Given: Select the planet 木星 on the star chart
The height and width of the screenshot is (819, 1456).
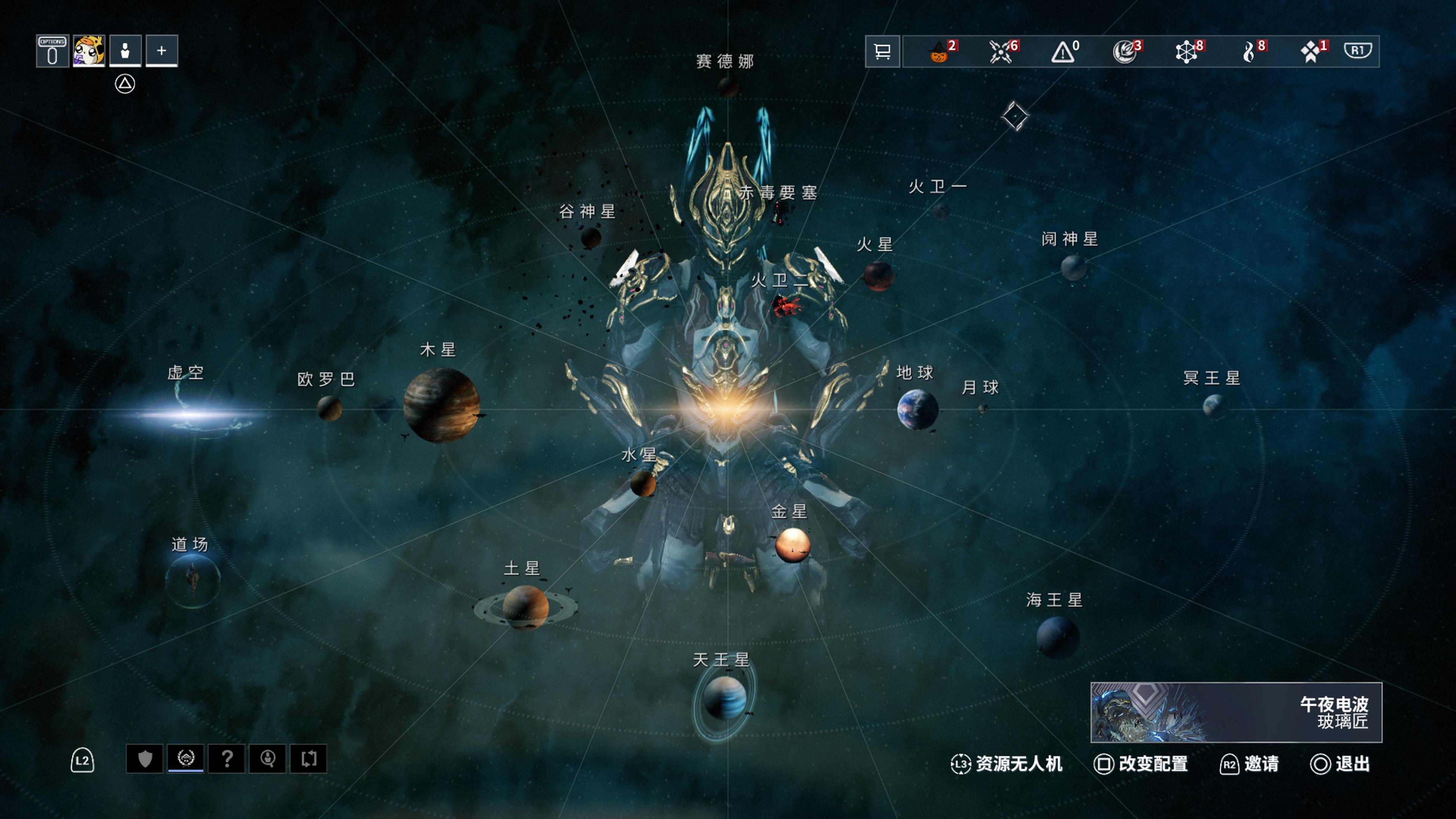Looking at the screenshot, I should [x=441, y=405].
